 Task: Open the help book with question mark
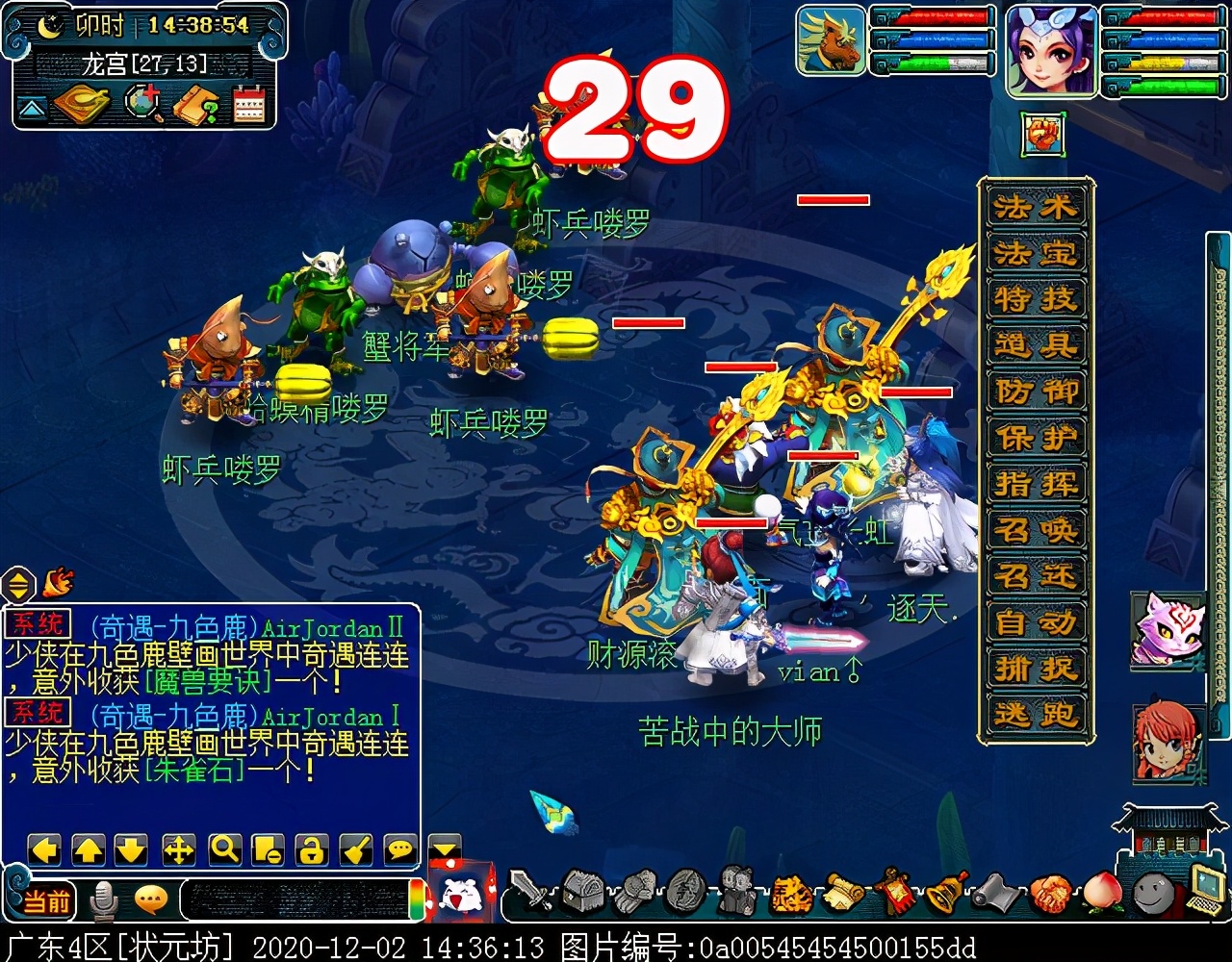[195, 105]
